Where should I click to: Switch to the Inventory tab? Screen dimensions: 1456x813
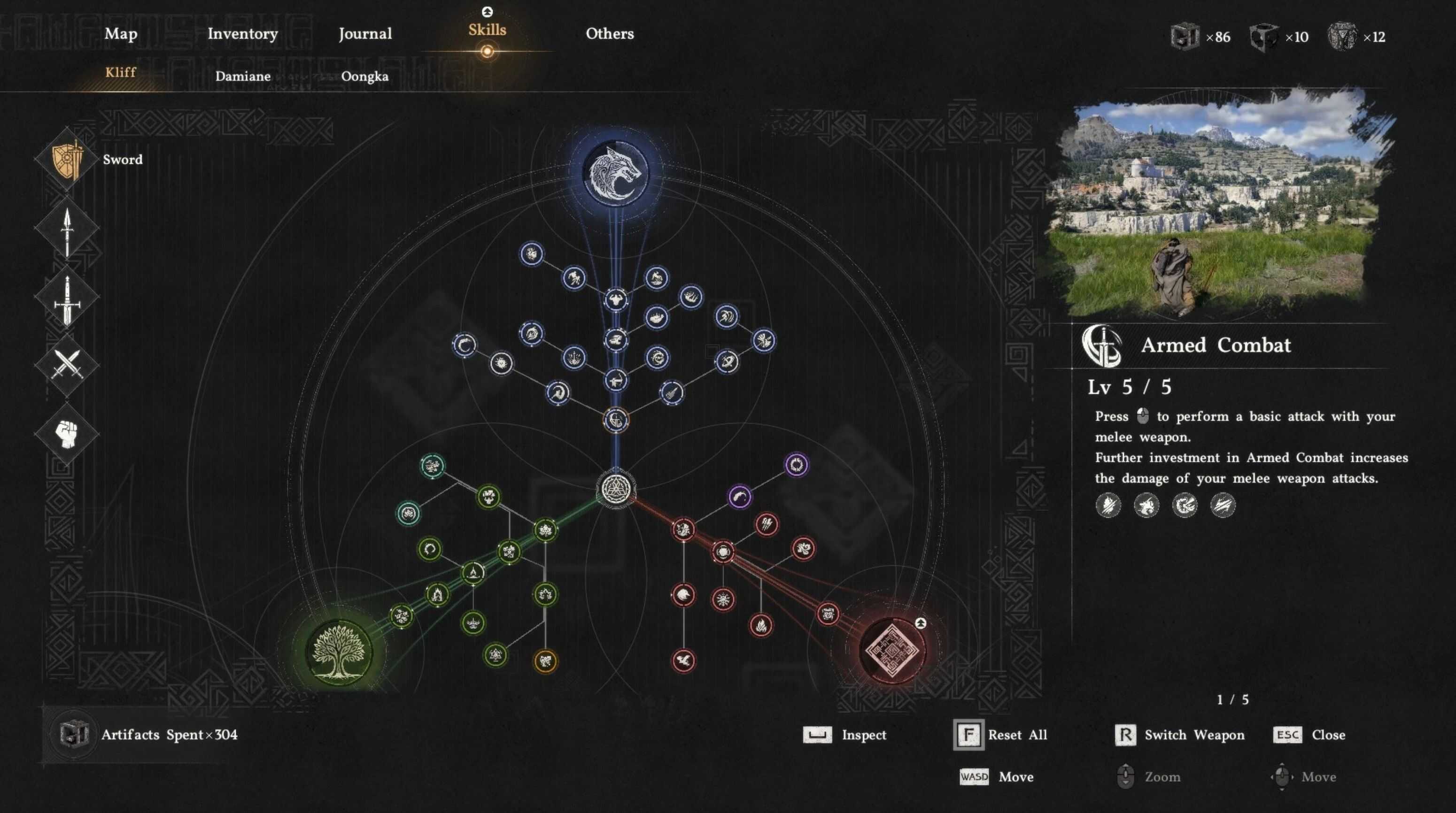tap(242, 34)
